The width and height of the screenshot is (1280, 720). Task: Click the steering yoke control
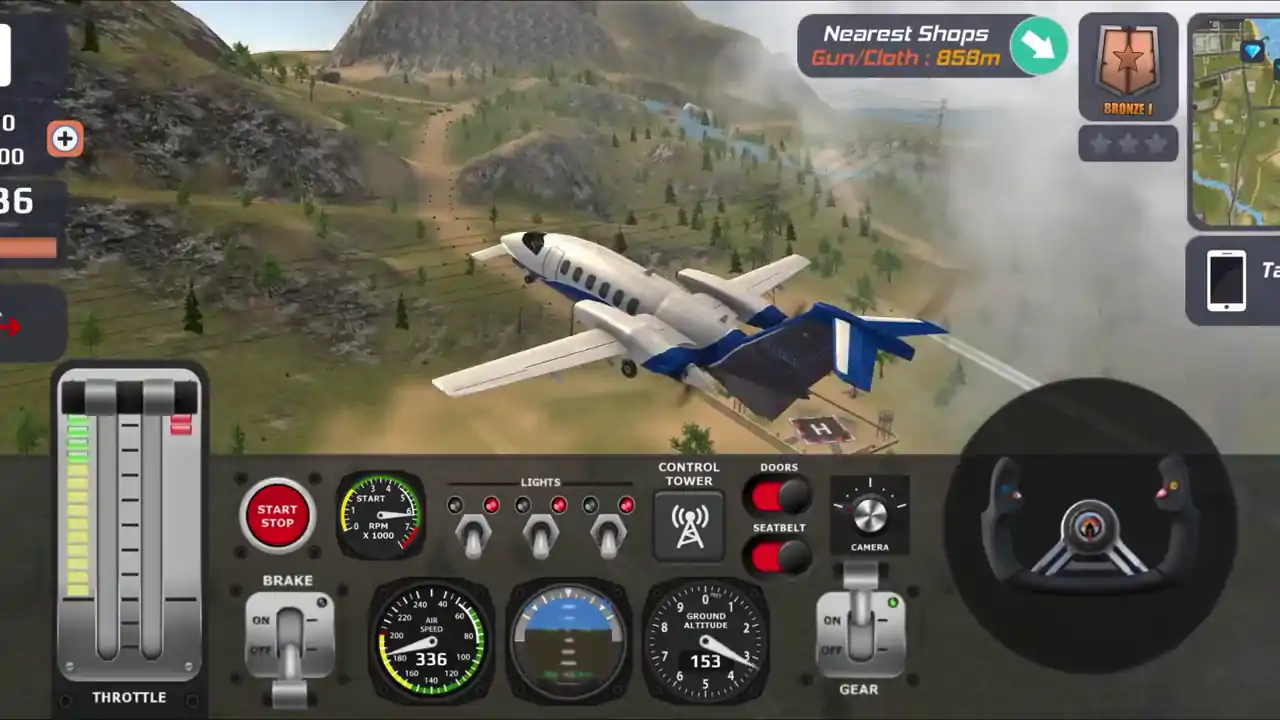[1090, 524]
